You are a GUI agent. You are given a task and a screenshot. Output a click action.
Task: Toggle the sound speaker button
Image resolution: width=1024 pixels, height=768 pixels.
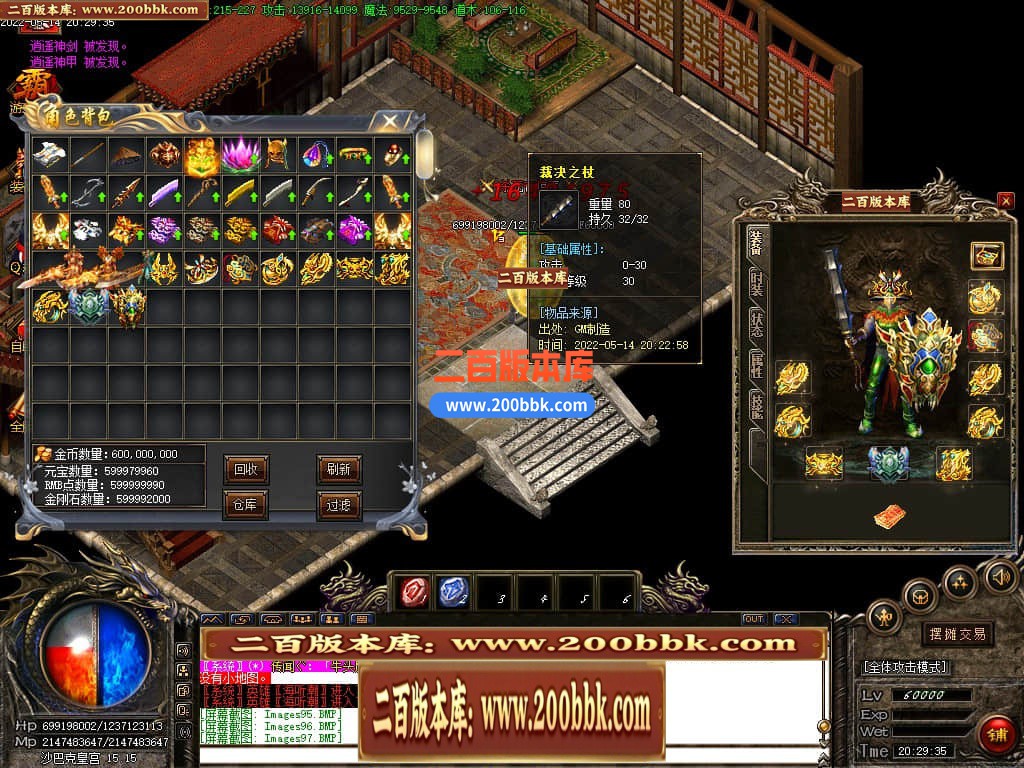point(1000,575)
